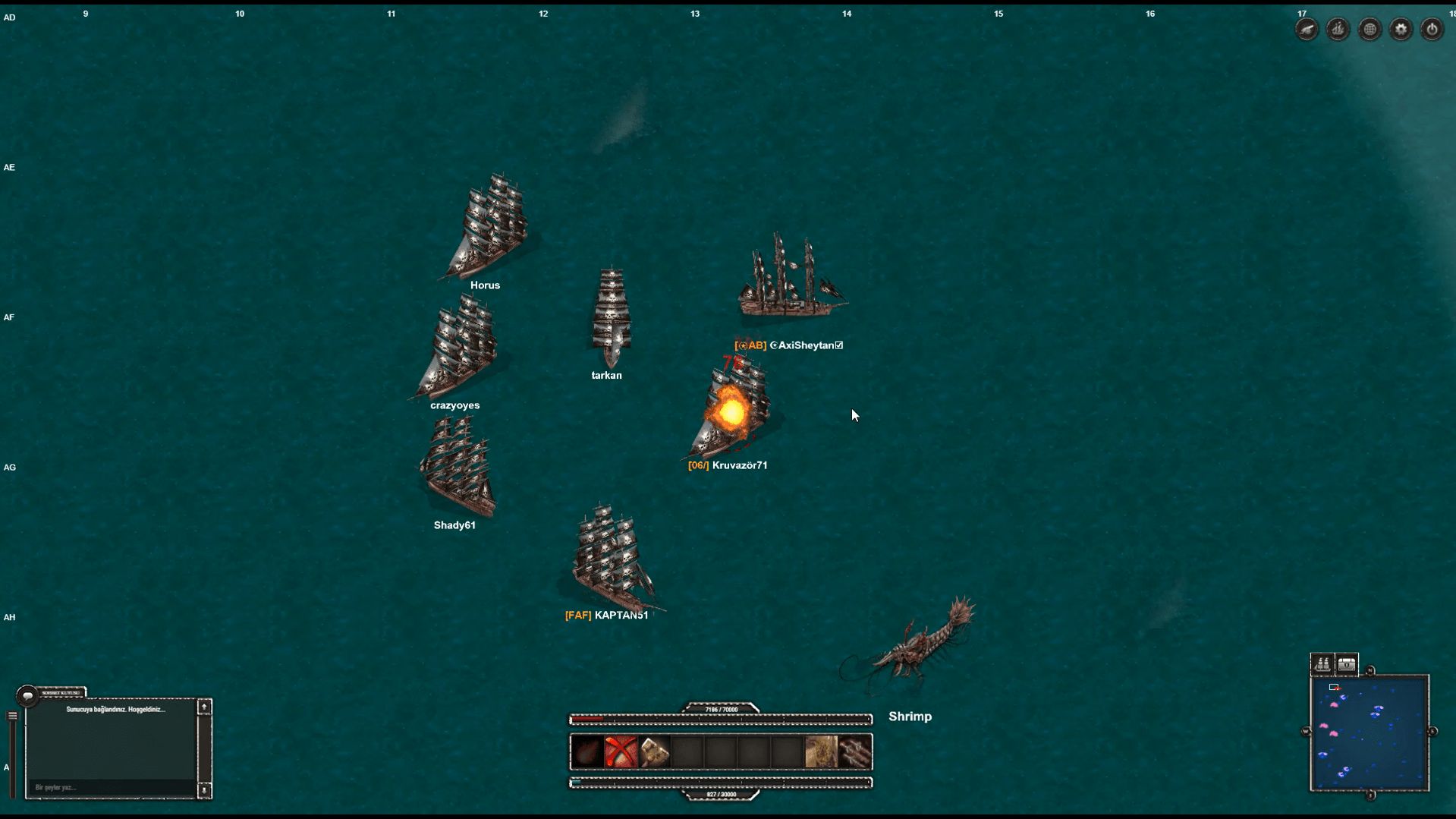Expand the minimap using its corner arrow
Screen dimensions: 1456x819
pyautogui.click(x=1370, y=669)
